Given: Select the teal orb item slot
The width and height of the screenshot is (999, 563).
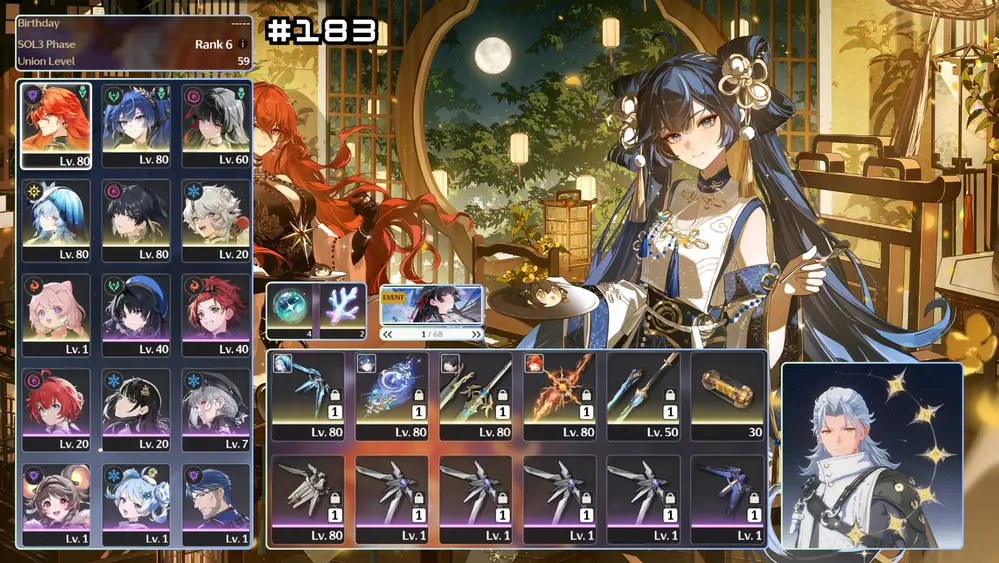Looking at the screenshot, I should [289, 310].
